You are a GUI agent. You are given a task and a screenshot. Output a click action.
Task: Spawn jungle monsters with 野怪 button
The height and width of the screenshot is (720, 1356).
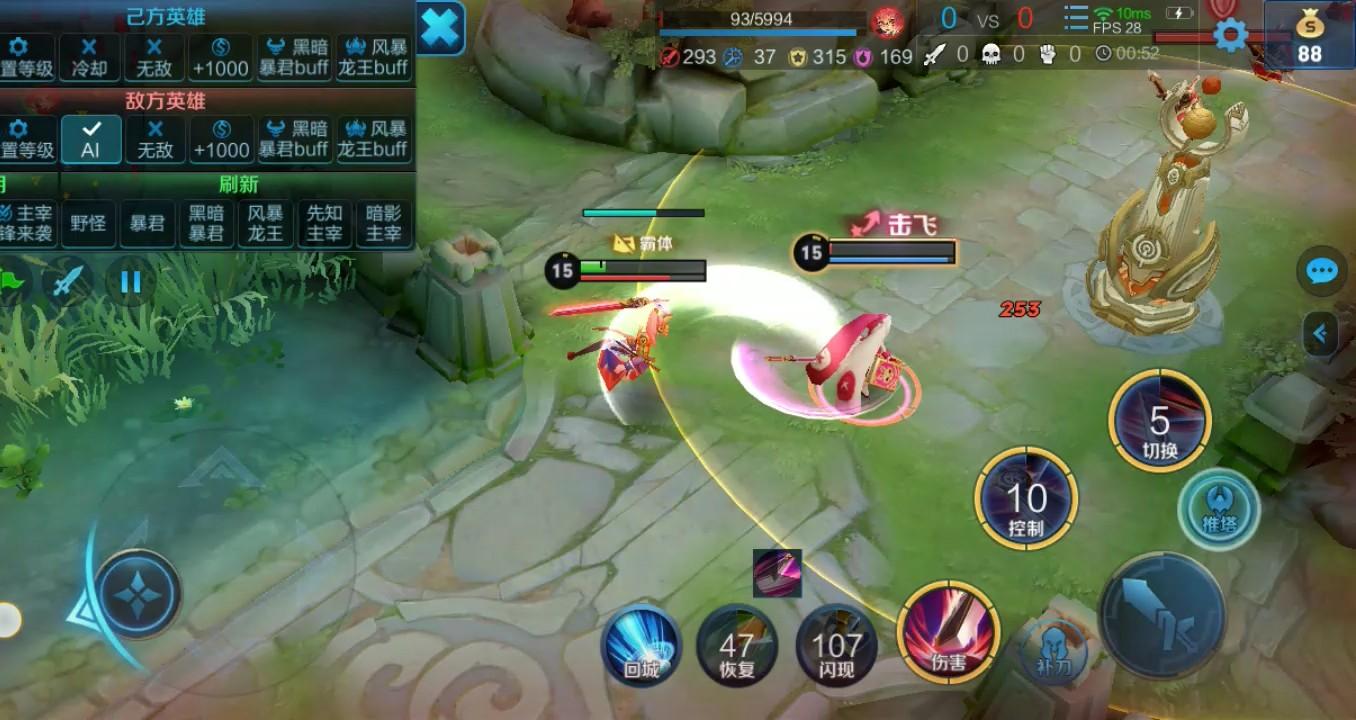click(x=88, y=222)
